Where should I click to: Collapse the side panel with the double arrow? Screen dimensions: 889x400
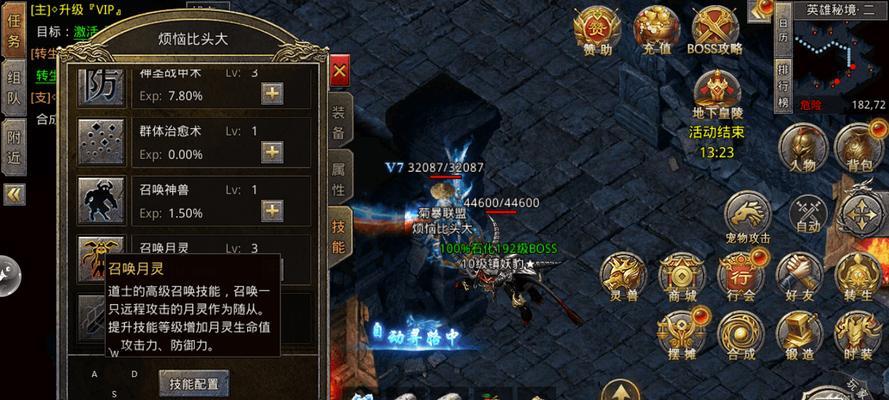point(14,194)
